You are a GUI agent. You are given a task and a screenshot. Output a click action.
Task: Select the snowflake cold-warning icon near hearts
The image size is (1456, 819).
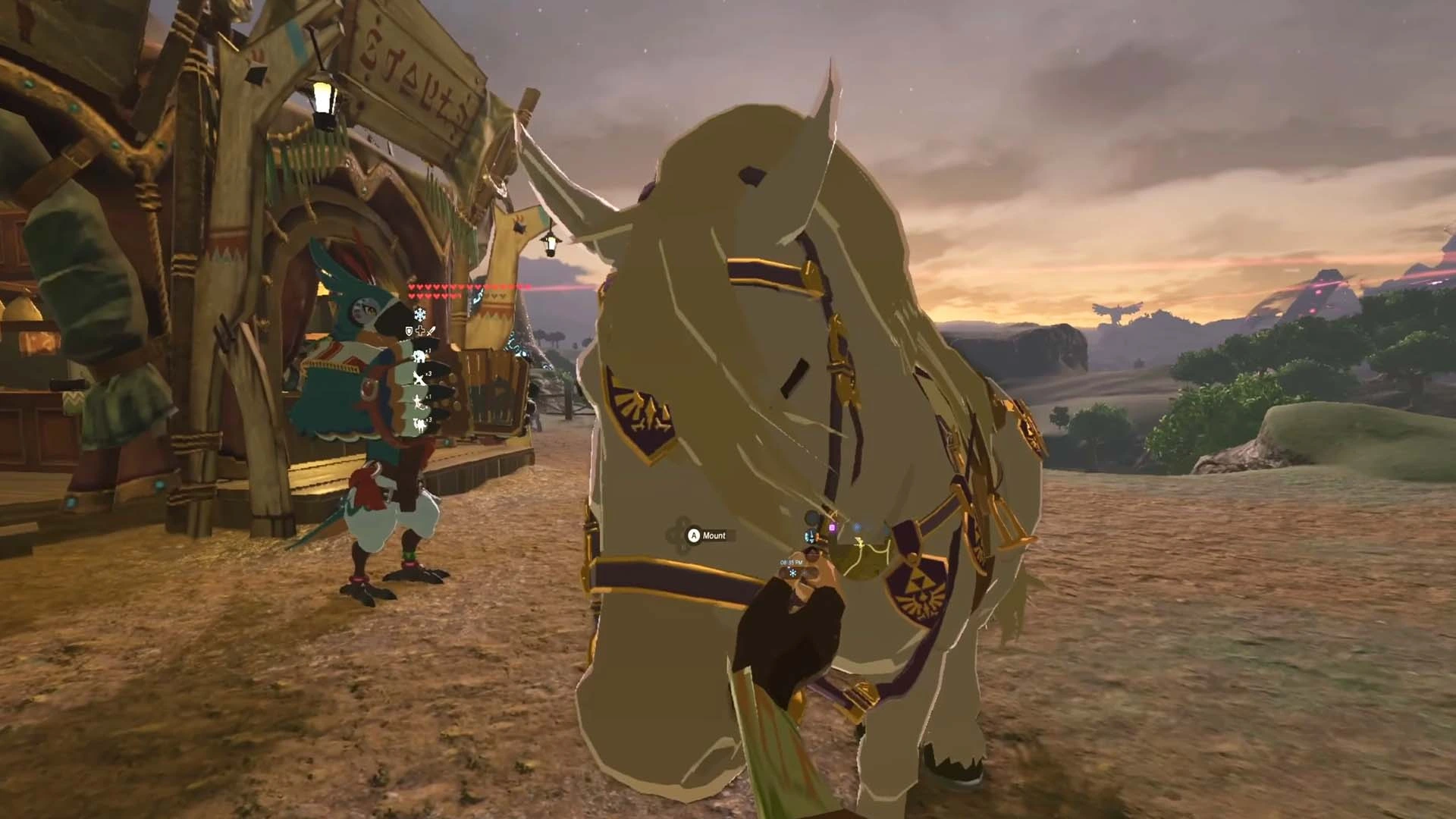419,315
